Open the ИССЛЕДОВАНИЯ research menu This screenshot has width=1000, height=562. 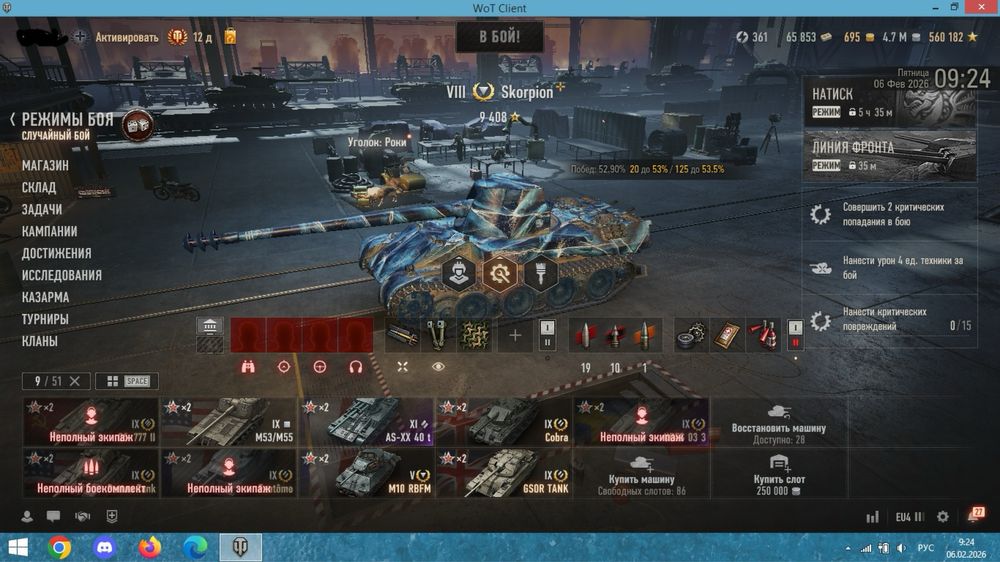(62, 275)
